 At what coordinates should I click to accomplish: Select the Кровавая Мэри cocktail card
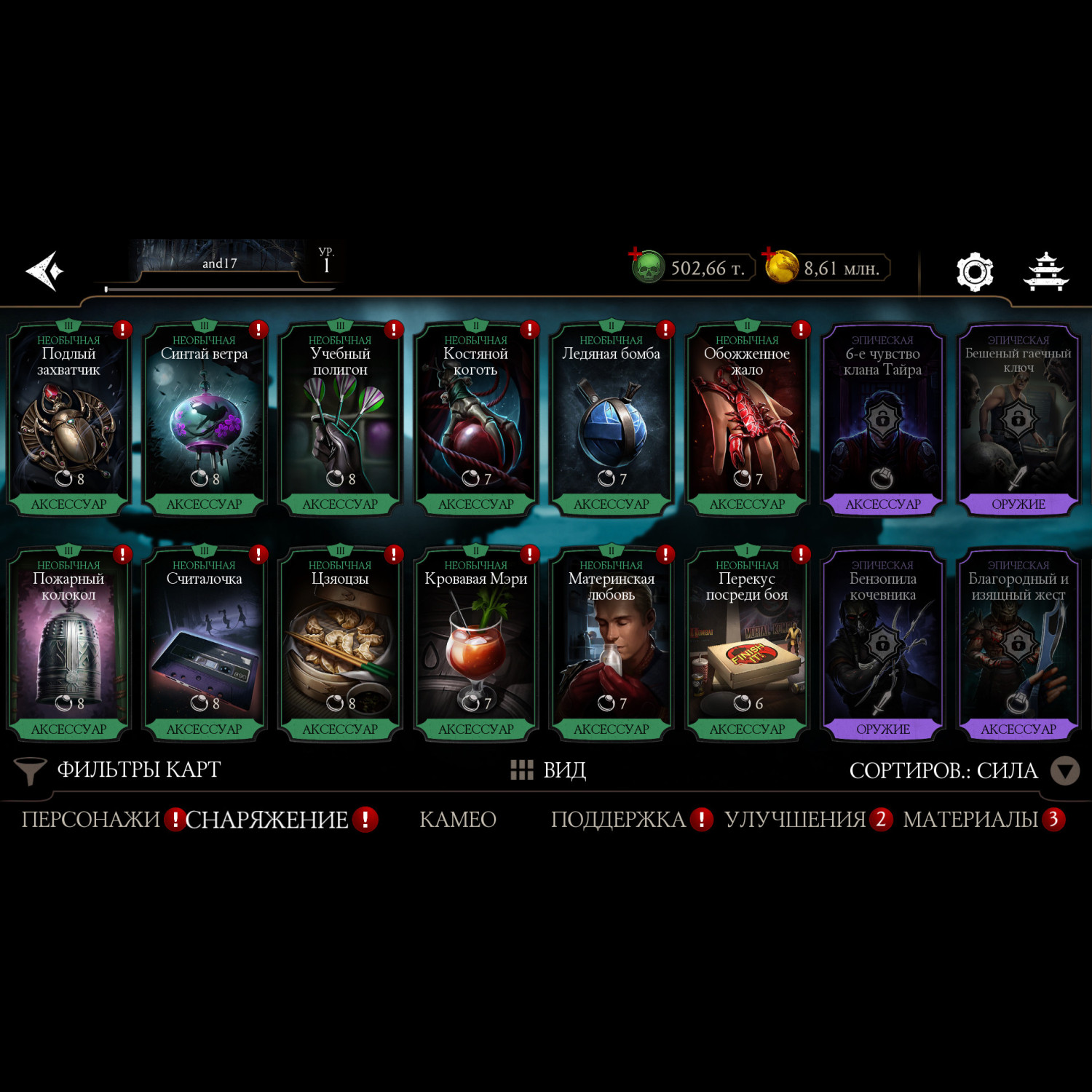coord(476,645)
